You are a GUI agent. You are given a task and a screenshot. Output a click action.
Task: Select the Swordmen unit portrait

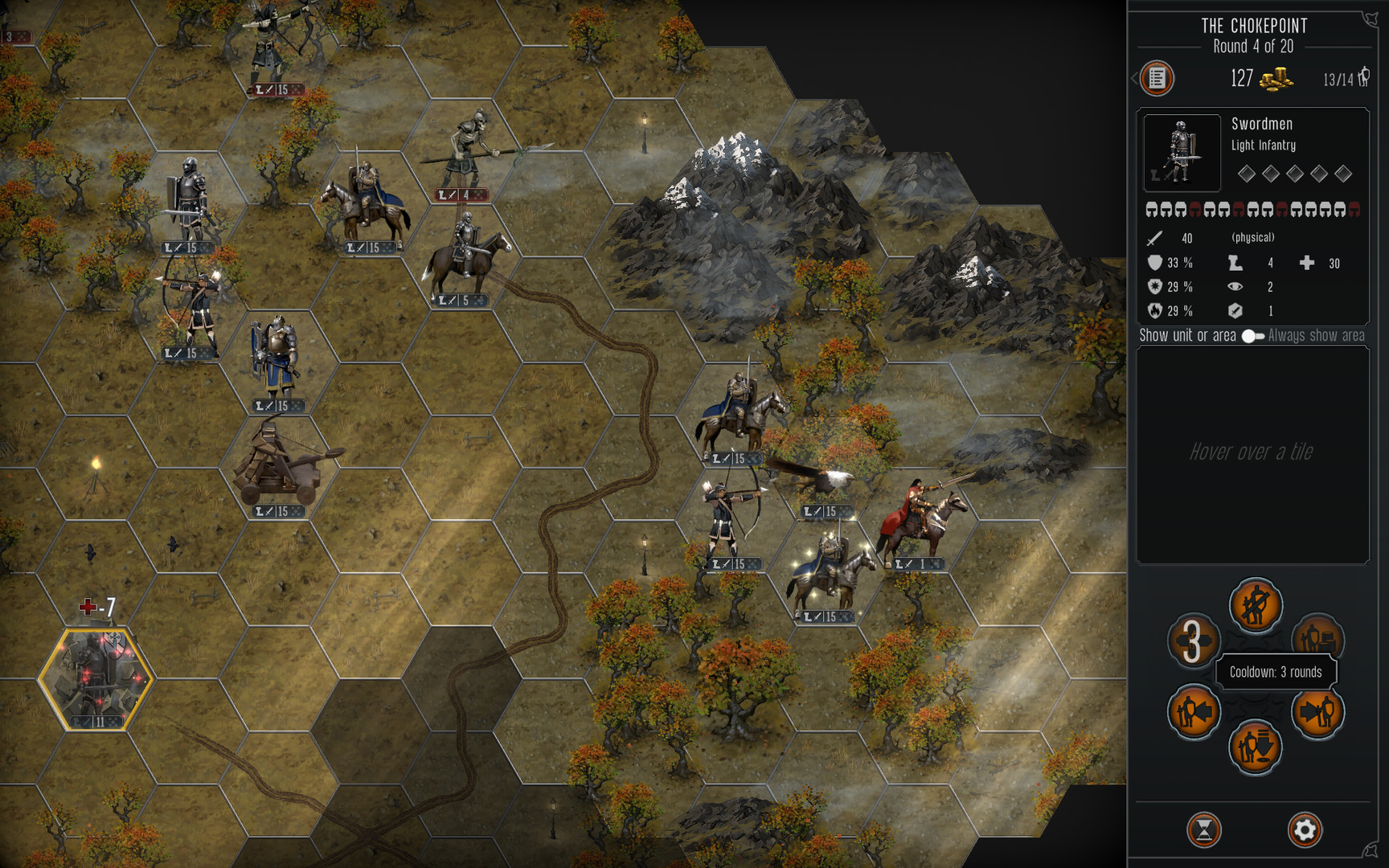pos(1181,153)
